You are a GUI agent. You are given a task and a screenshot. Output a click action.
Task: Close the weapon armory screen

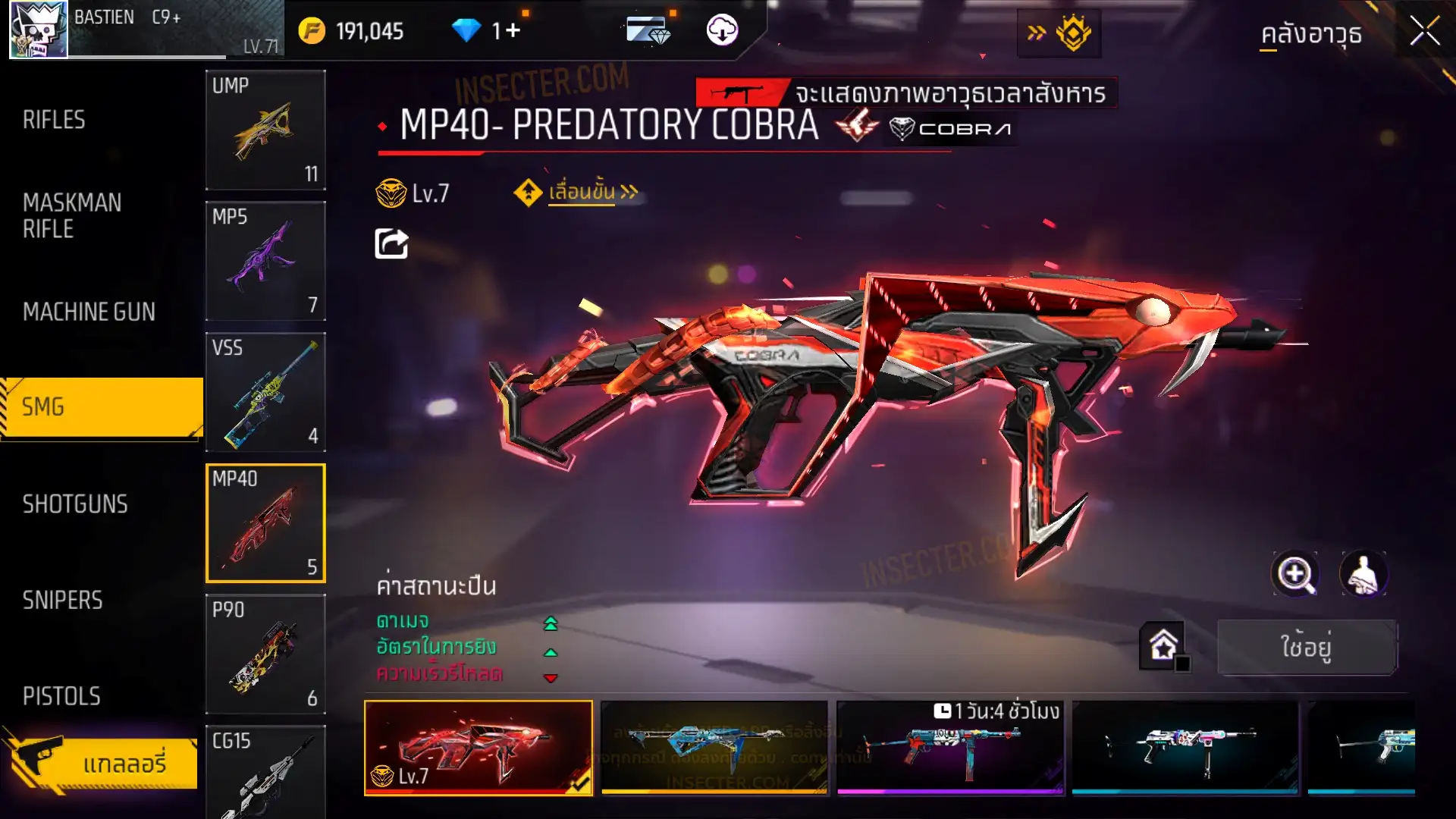pos(1424,32)
